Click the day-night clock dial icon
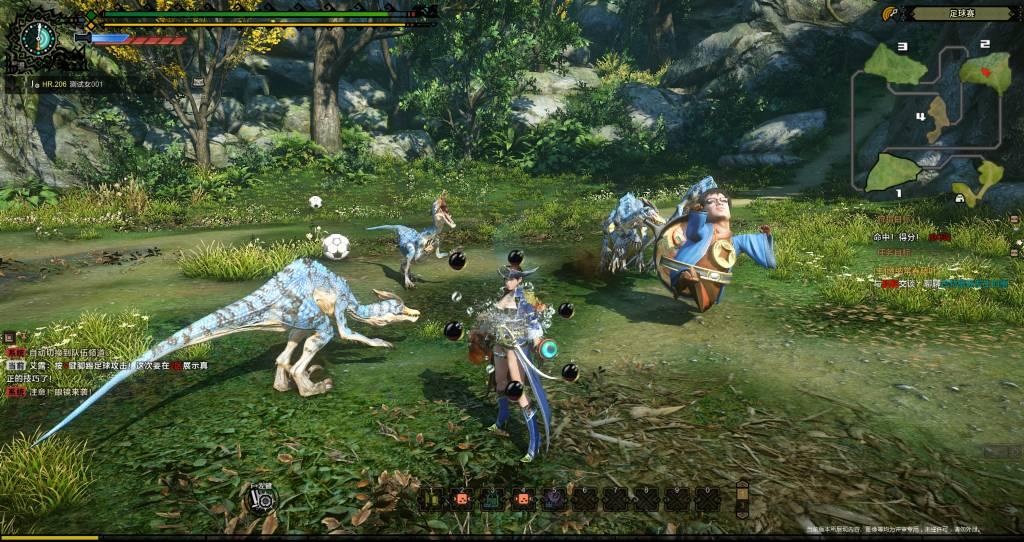Viewport: 1024px width, 542px height. pyautogui.click(x=36, y=38)
